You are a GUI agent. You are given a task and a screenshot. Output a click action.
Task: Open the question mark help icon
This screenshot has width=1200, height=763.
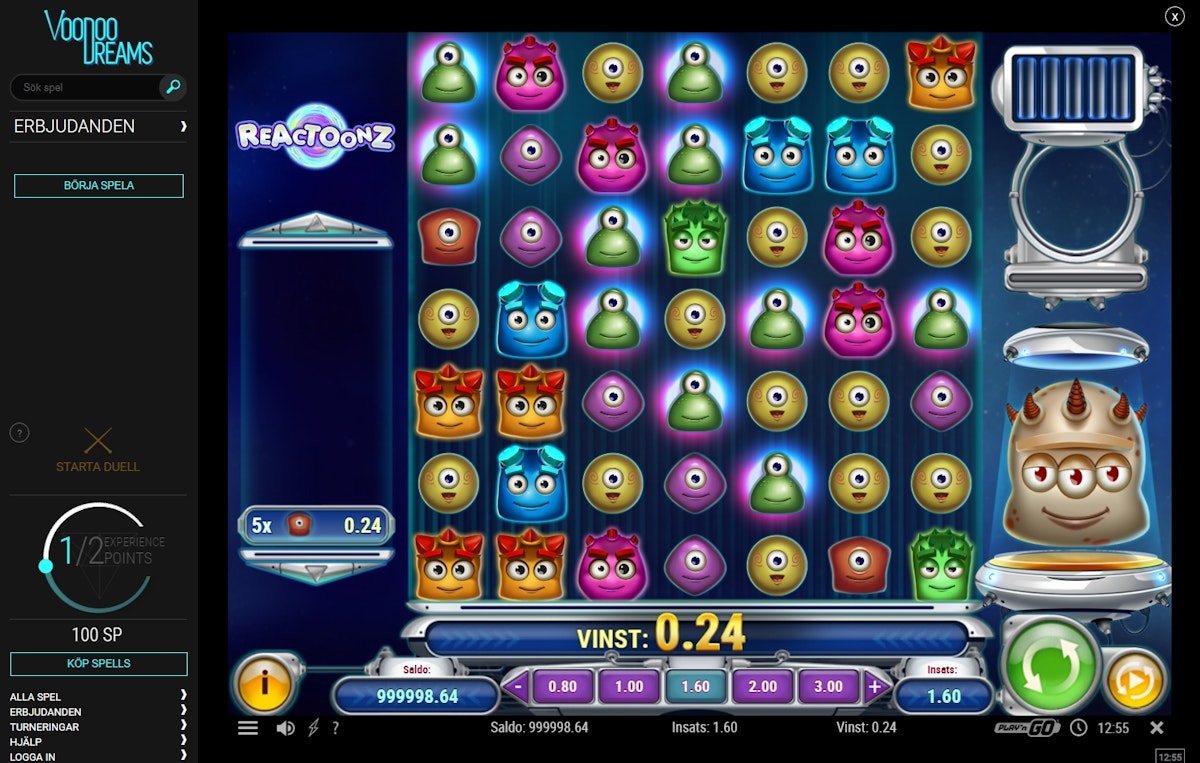point(335,728)
